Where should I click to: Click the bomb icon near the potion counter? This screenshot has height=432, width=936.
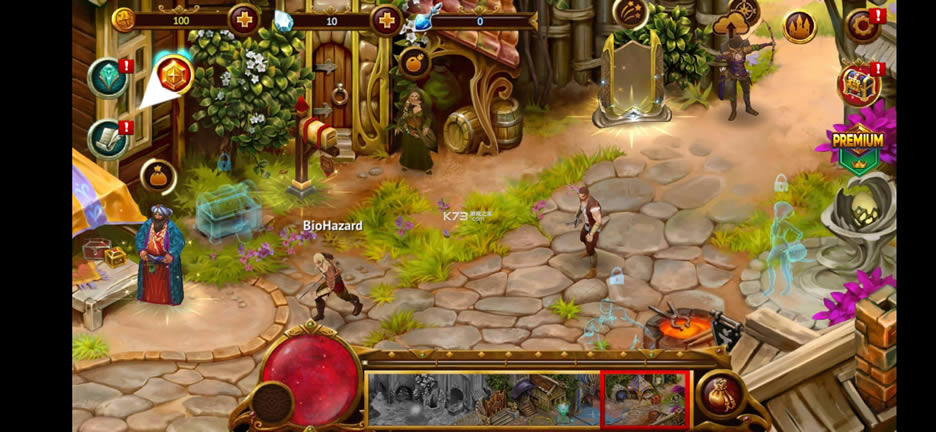pyautogui.click(x=413, y=63)
